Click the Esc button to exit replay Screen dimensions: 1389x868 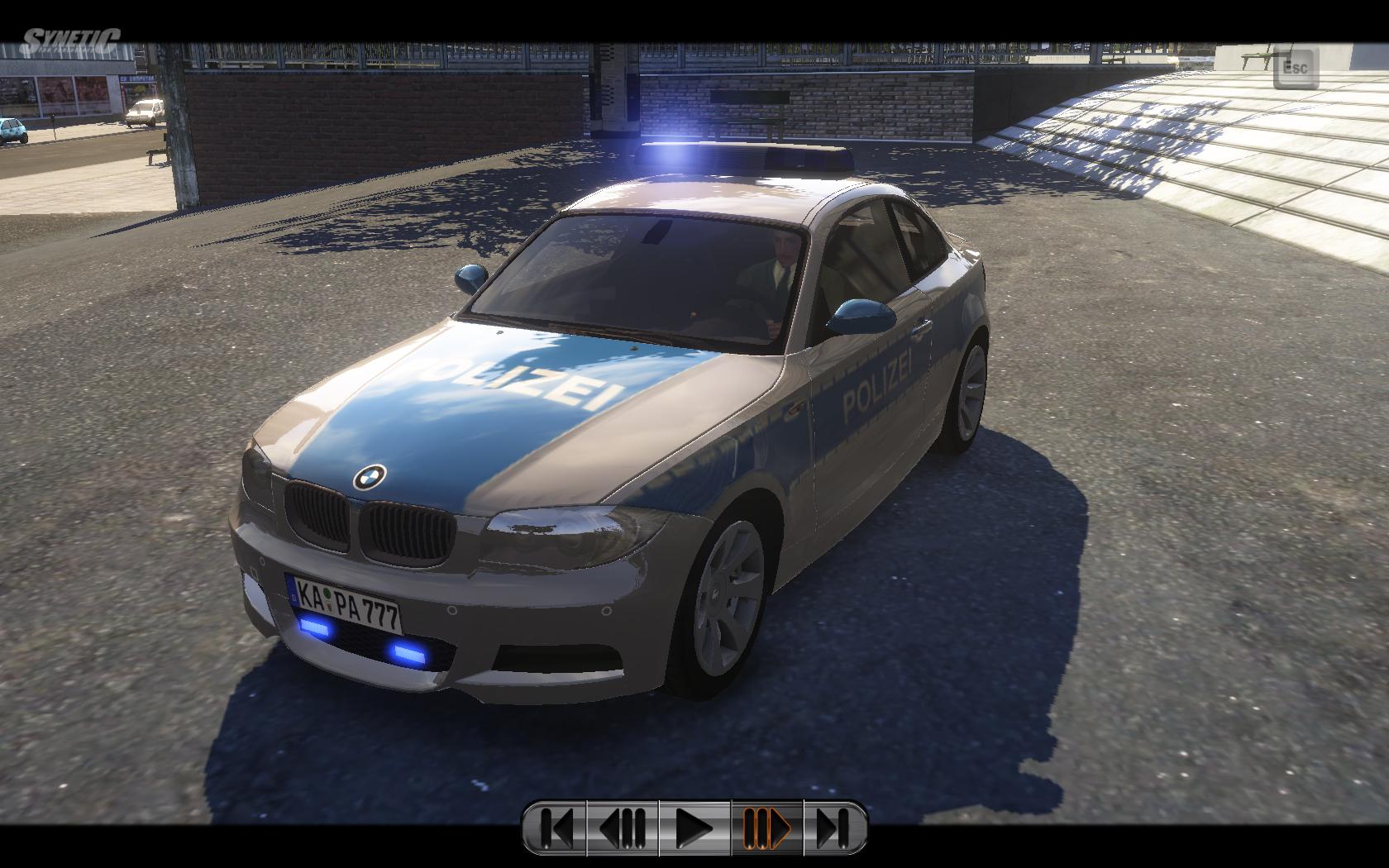click(x=1296, y=68)
